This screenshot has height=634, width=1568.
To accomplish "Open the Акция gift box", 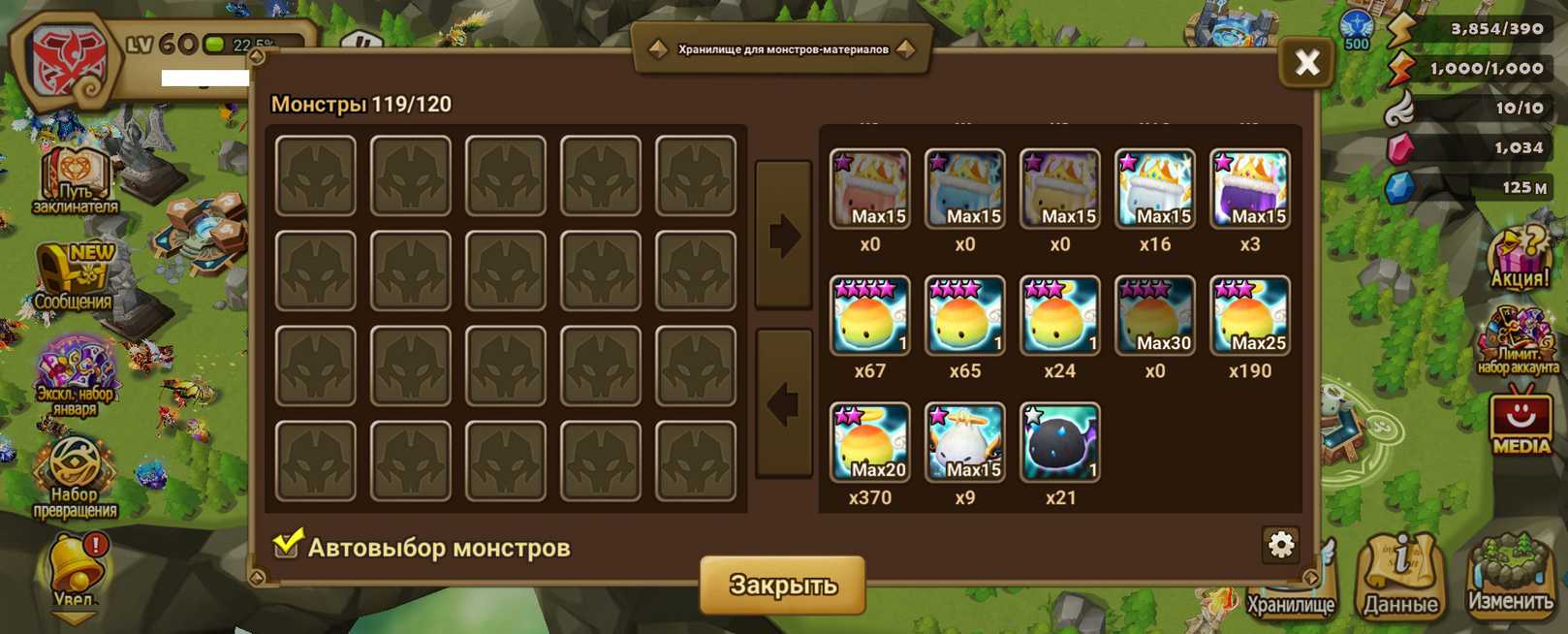I will coord(1519,259).
